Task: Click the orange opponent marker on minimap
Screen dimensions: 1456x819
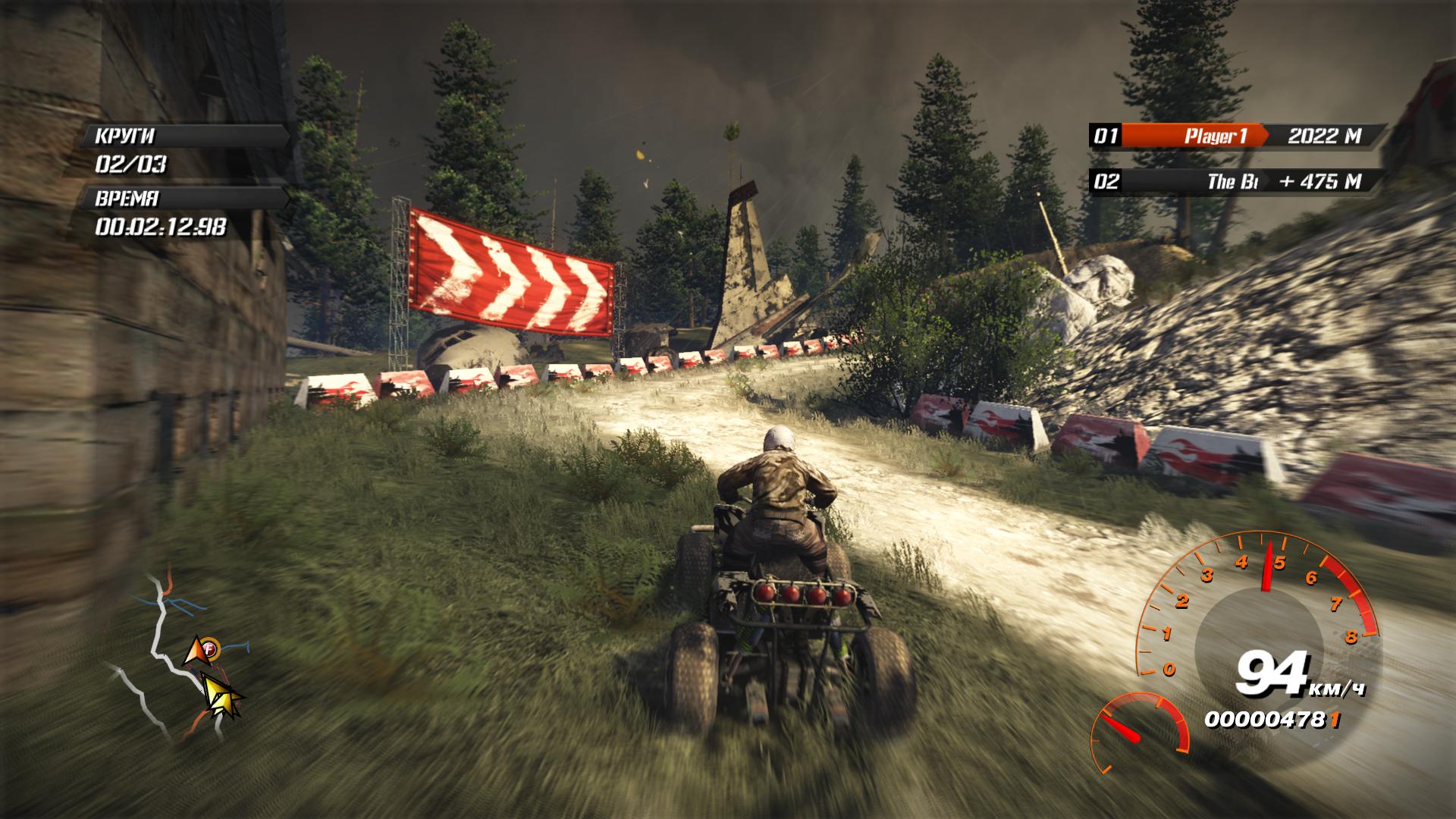Action: (x=200, y=651)
